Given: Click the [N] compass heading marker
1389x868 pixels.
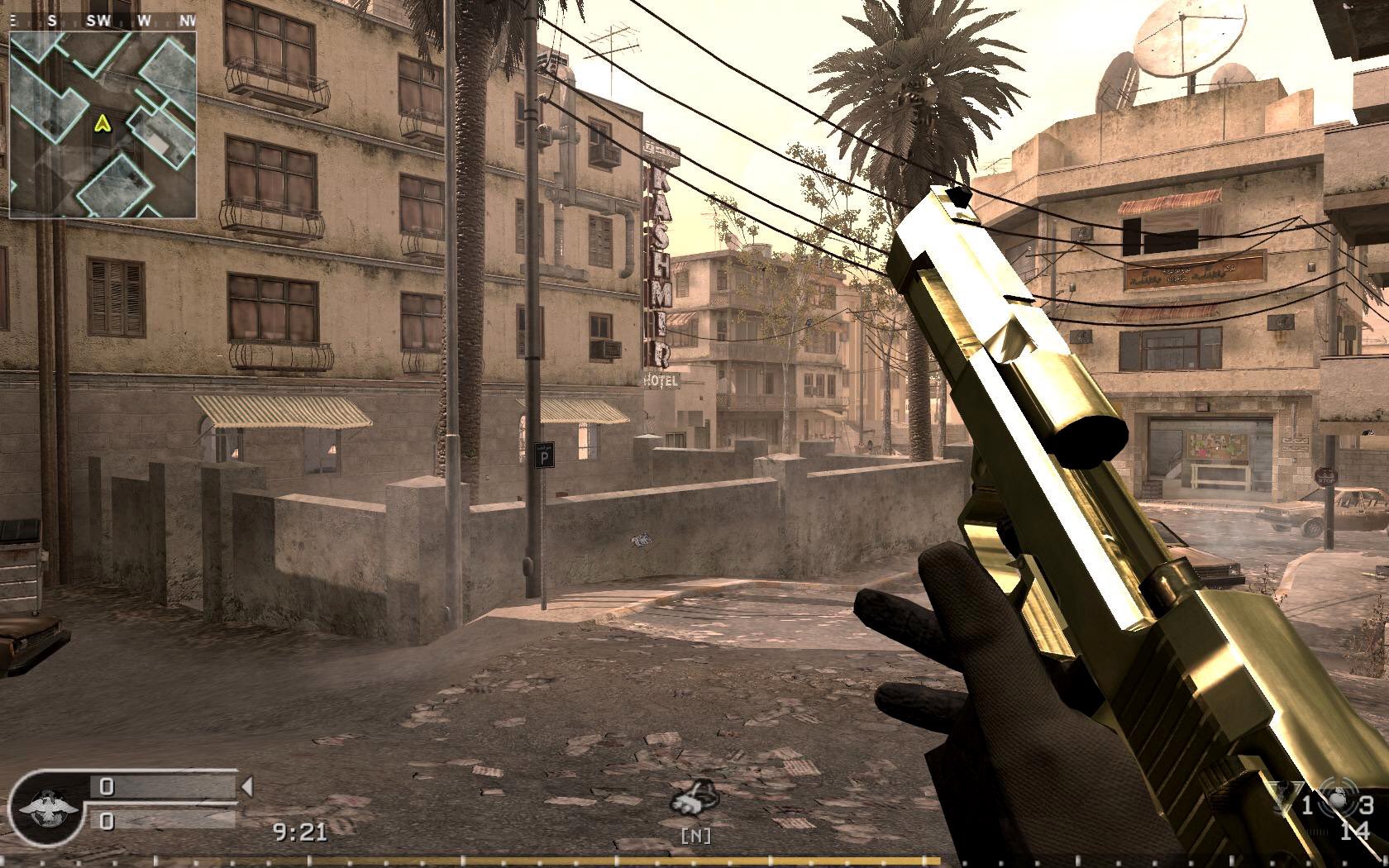Looking at the screenshot, I should (697, 834).
